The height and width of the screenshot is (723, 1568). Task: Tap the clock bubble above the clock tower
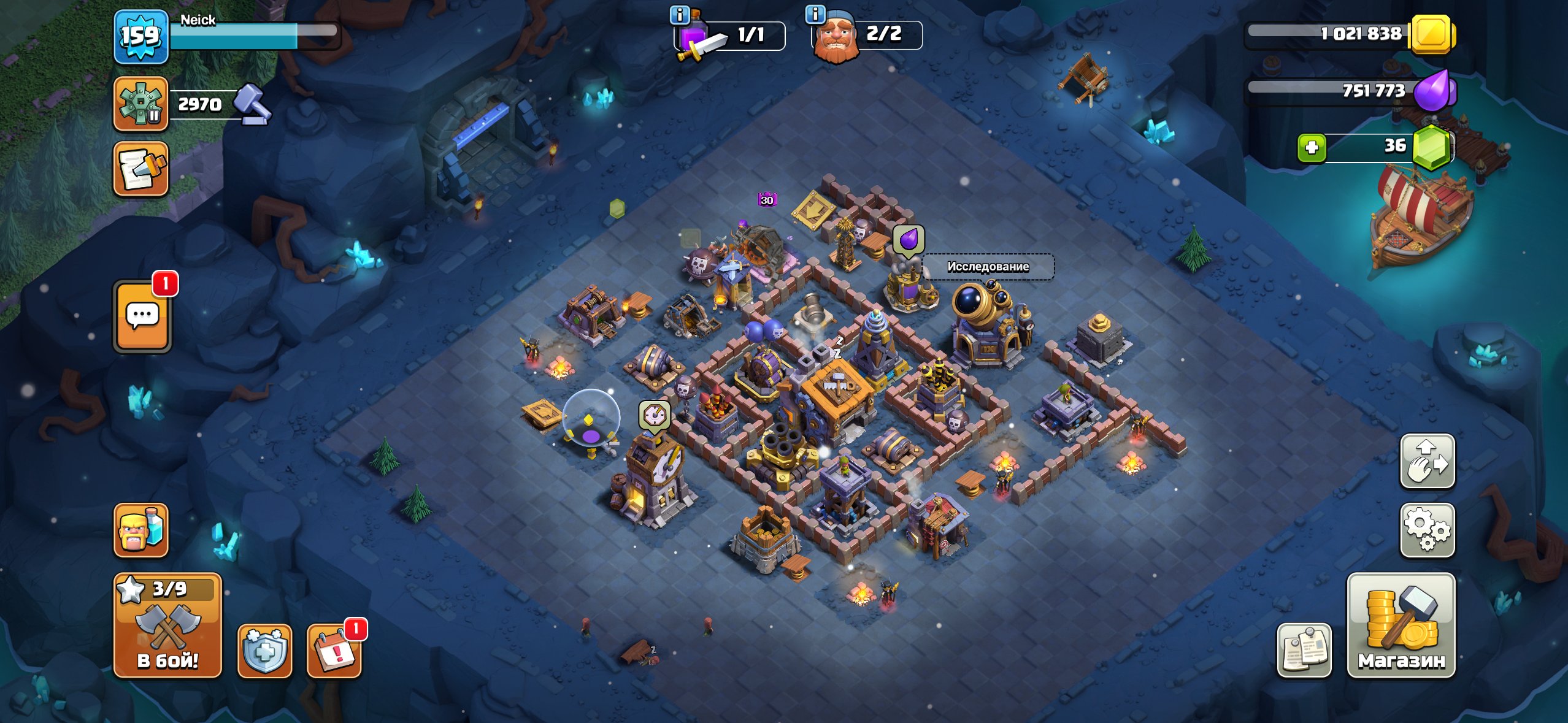click(655, 416)
